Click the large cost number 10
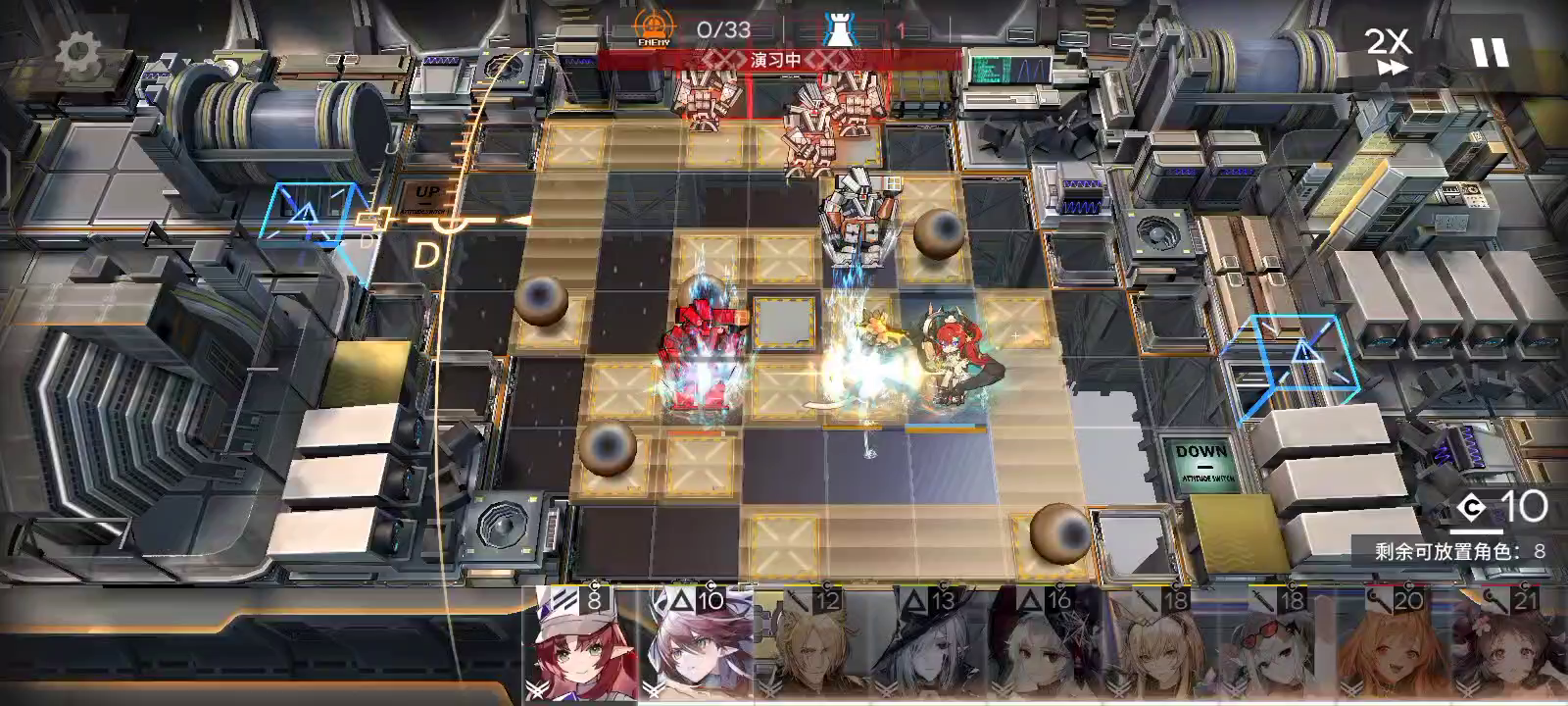The height and width of the screenshot is (706, 1568). pyautogui.click(x=1524, y=507)
